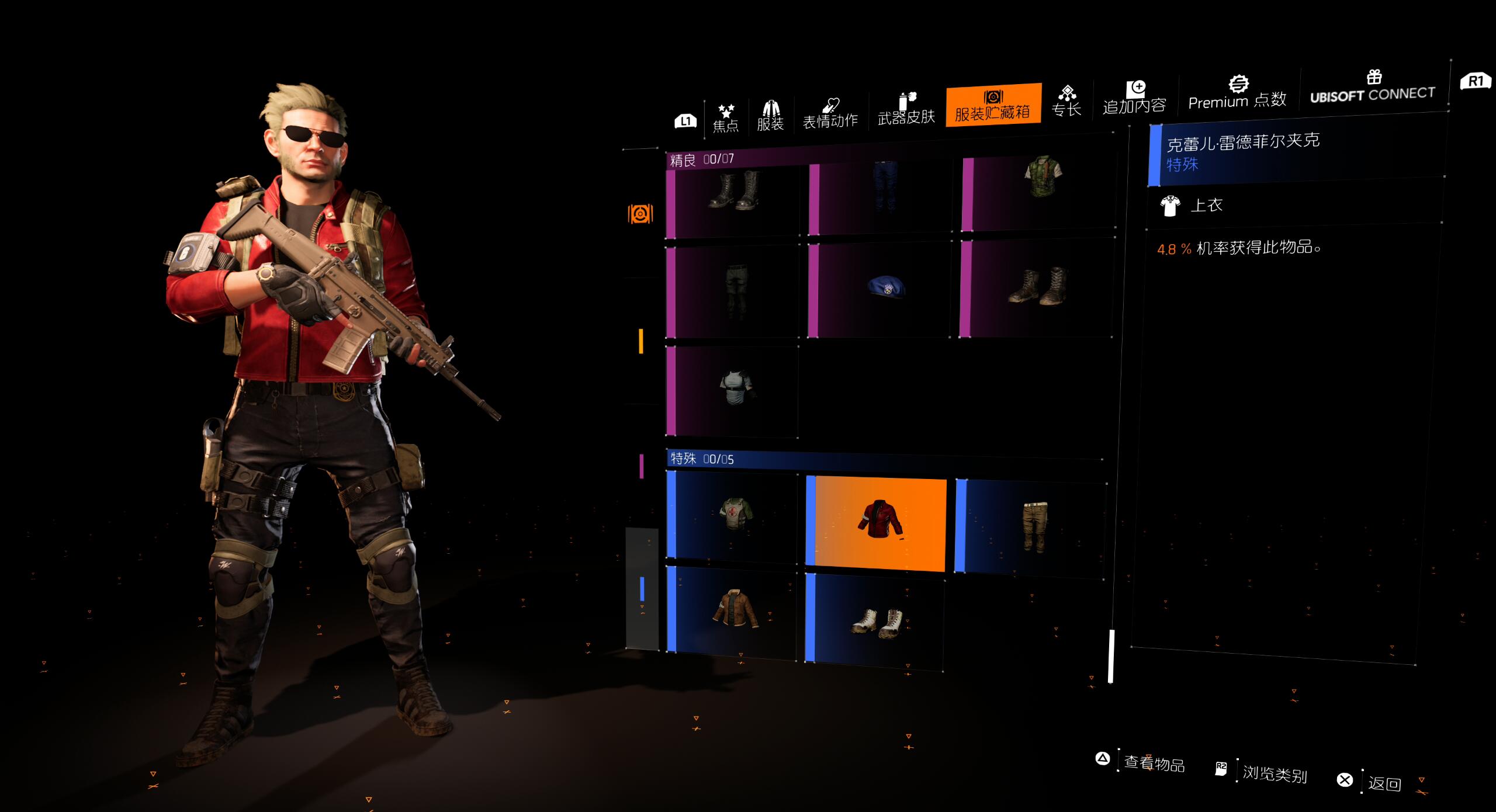Open the 专长 tab
The image size is (1496, 812).
pyautogui.click(x=1066, y=101)
